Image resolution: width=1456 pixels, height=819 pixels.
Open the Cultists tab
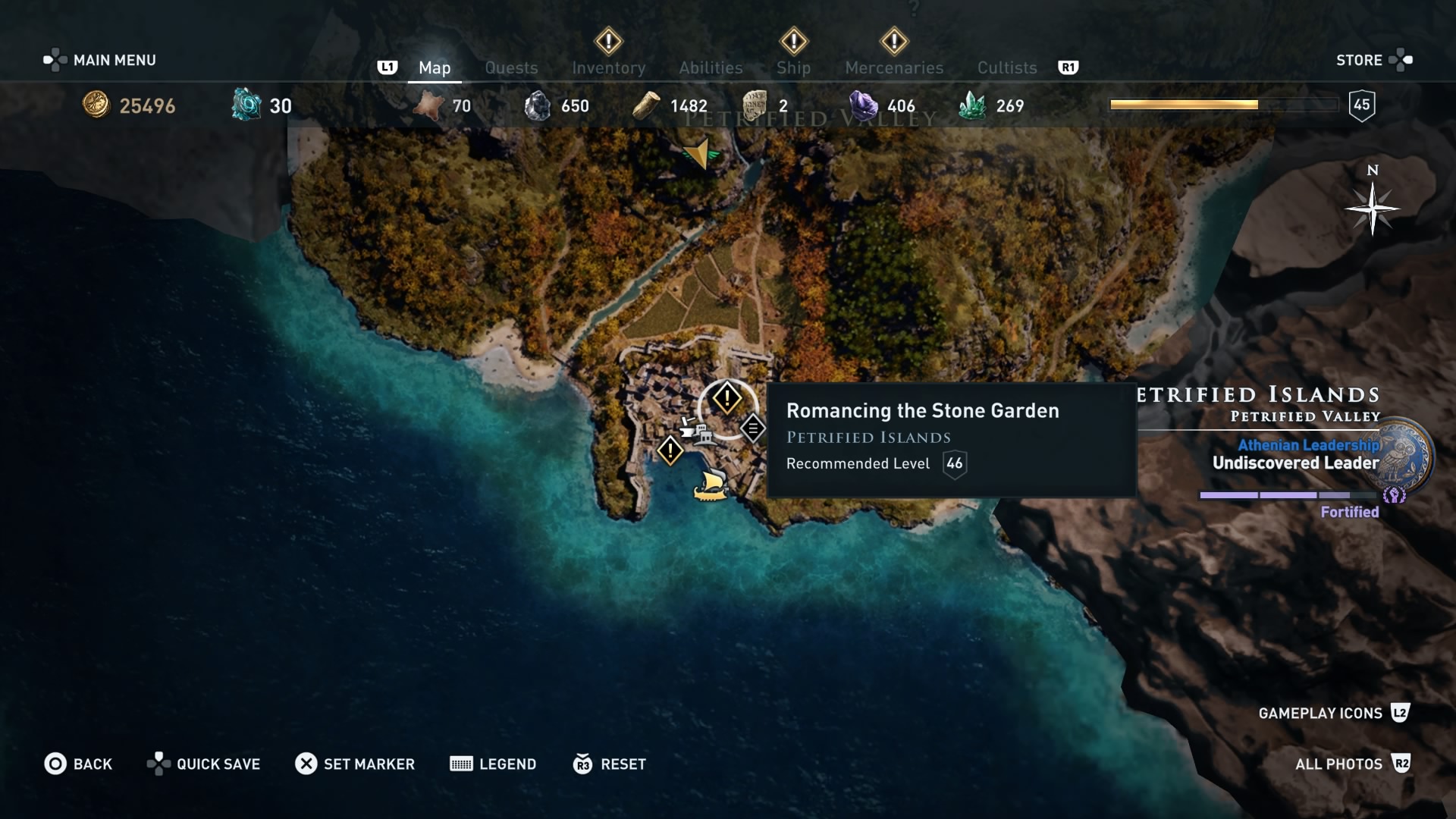1006,67
